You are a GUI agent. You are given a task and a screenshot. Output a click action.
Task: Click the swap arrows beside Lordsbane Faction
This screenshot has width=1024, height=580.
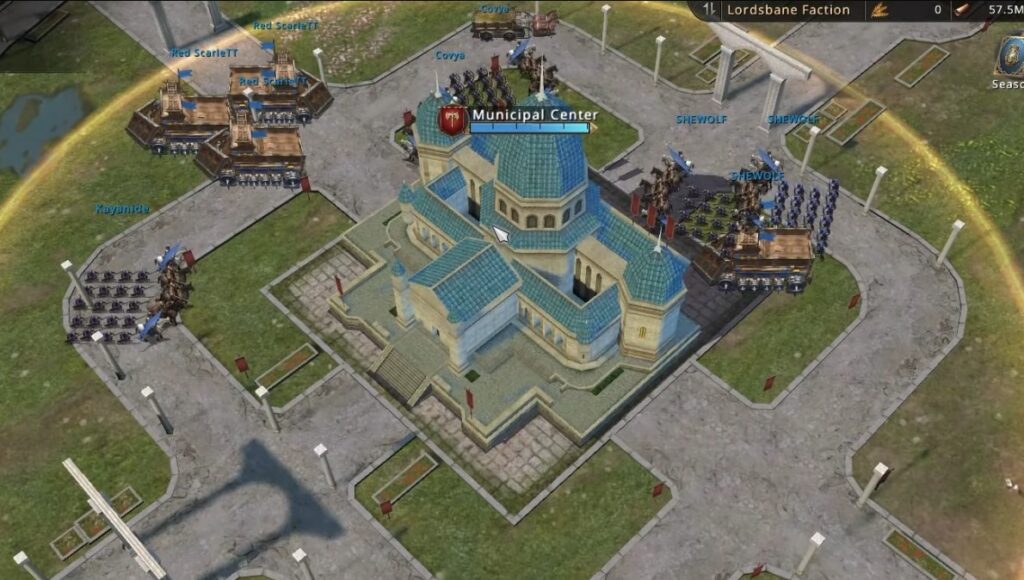pos(709,10)
